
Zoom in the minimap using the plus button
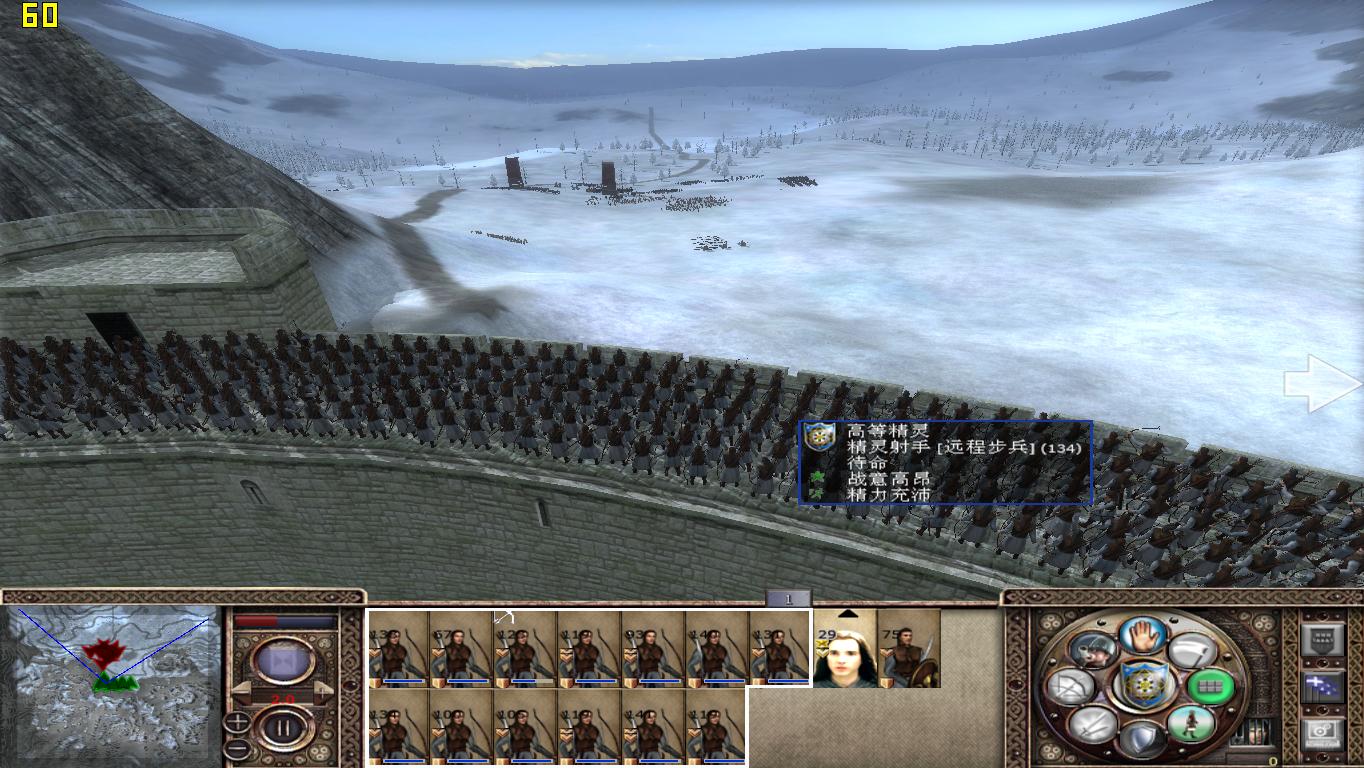(x=236, y=719)
